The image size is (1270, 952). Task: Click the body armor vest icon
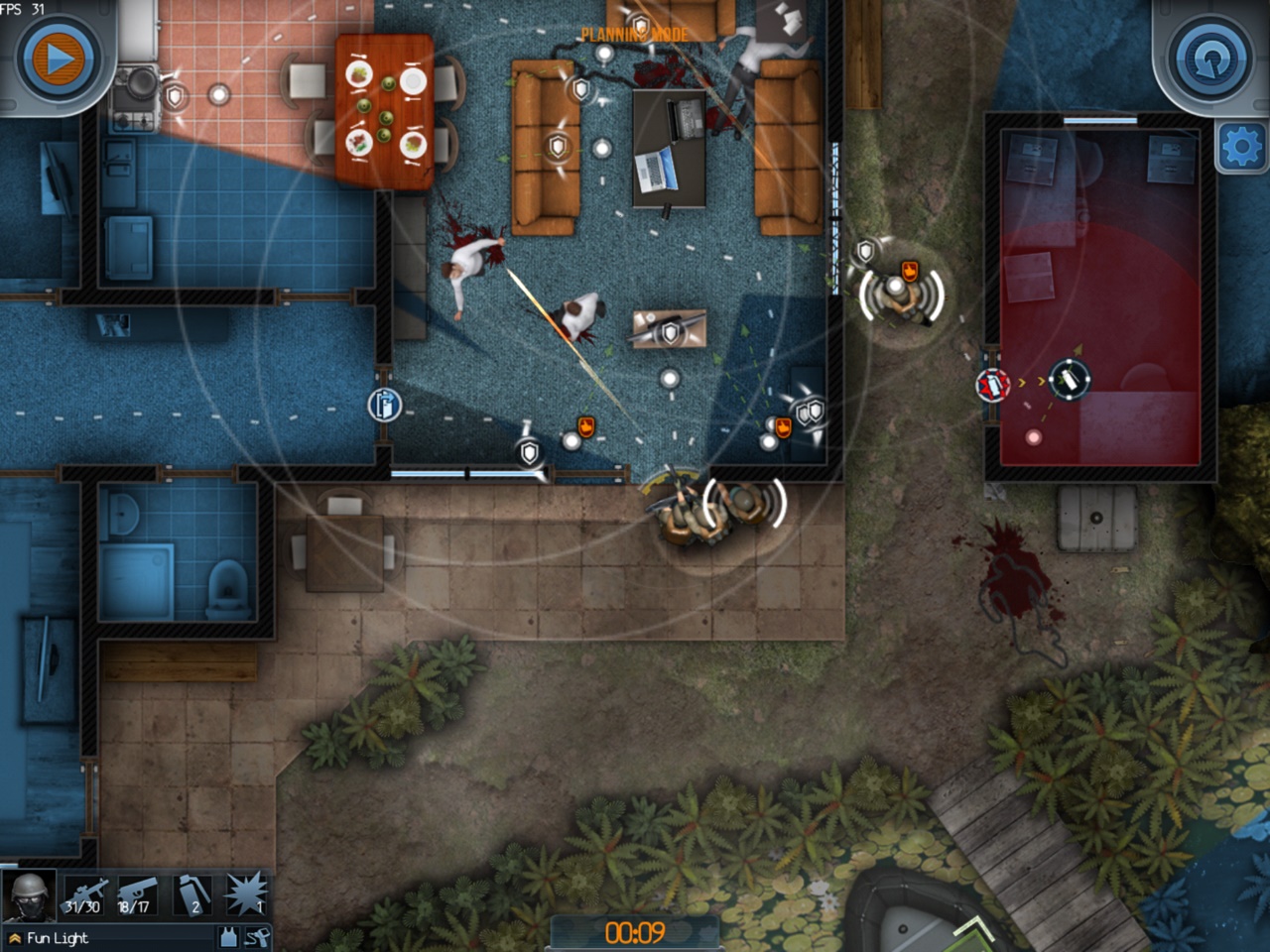[228, 937]
